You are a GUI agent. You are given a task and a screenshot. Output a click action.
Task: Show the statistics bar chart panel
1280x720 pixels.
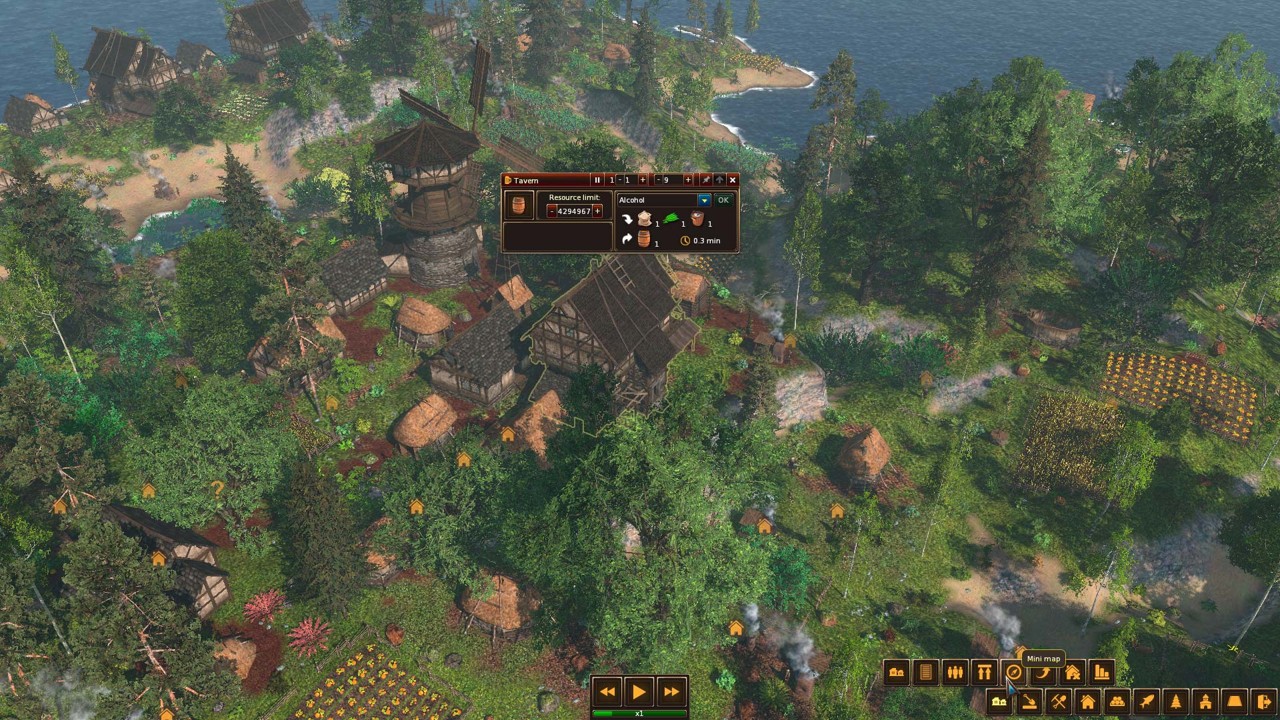point(1101,673)
